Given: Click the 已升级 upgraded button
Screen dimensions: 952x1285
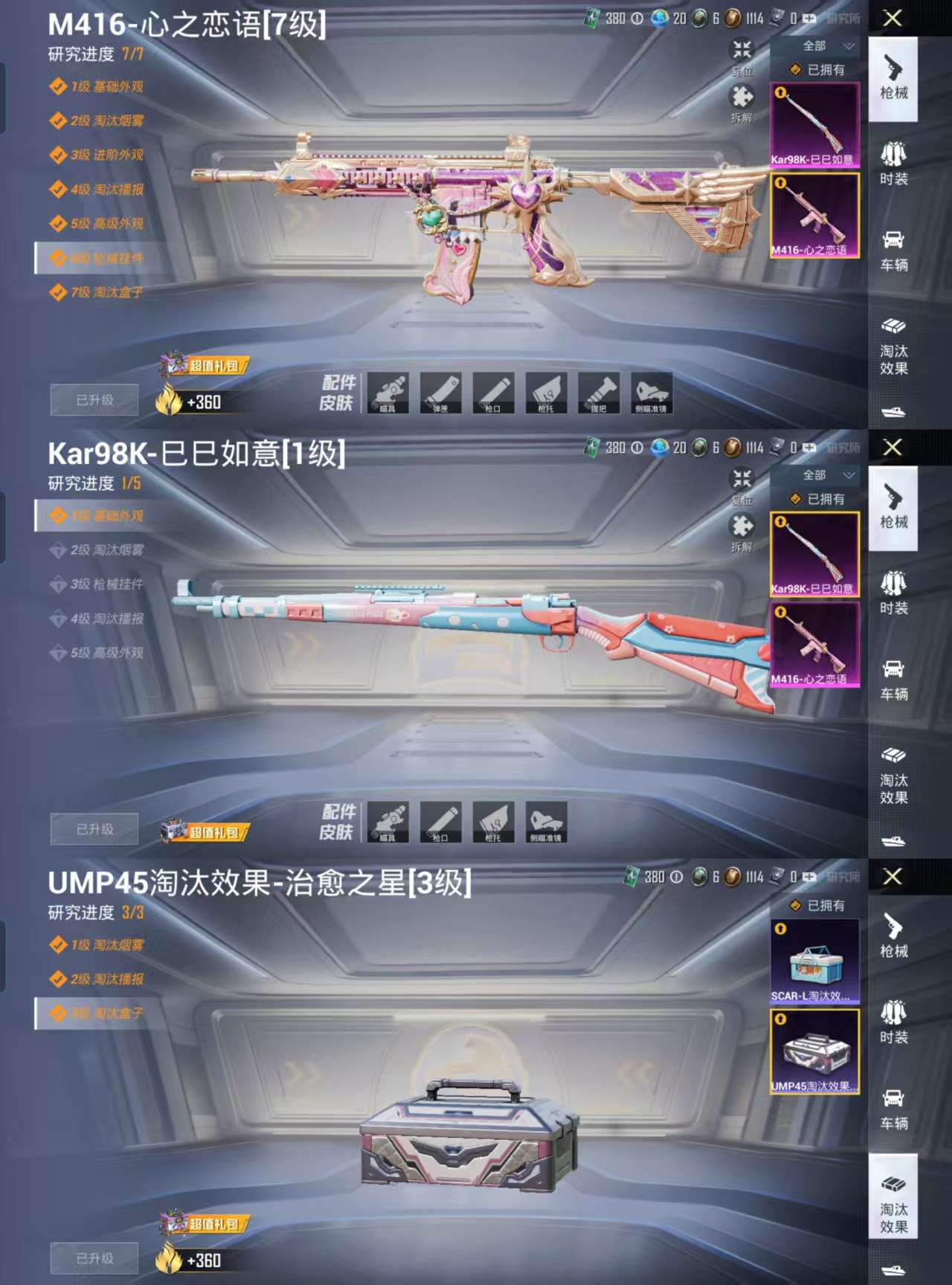Looking at the screenshot, I should [x=94, y=399].
